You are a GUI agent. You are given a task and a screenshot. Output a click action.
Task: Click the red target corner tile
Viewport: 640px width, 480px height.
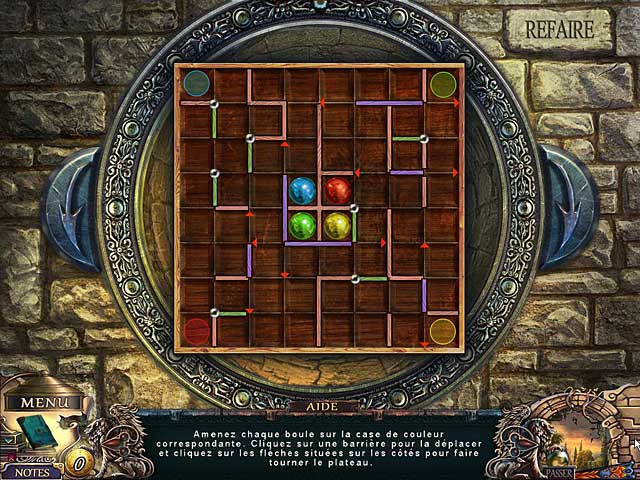click(197, 331)
